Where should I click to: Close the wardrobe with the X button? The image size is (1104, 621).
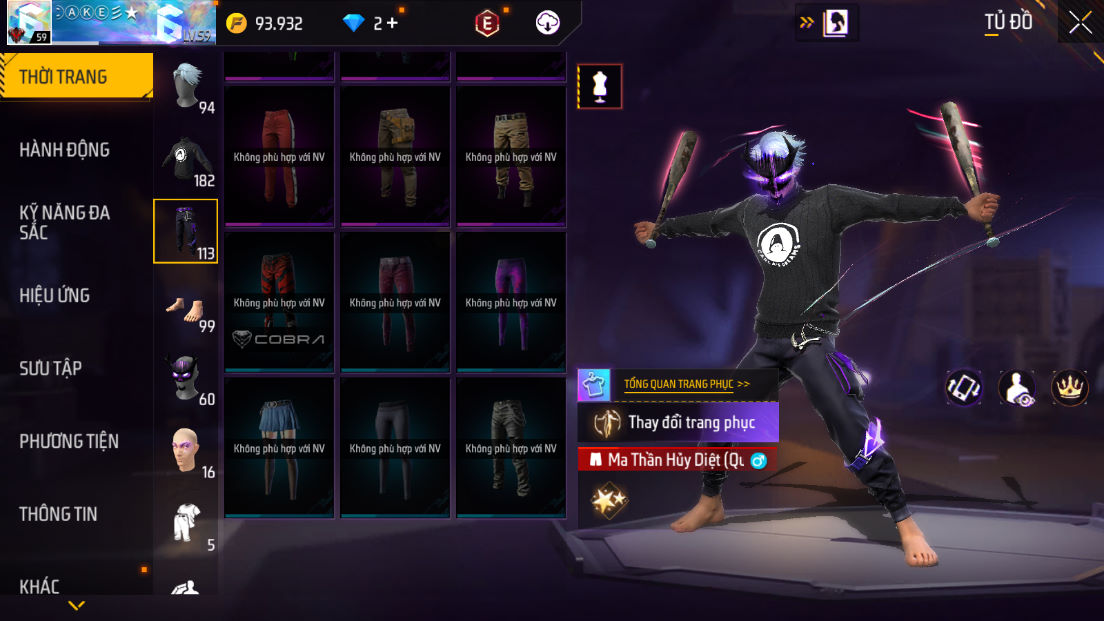pyautogui.click(x=1080, y=22)
